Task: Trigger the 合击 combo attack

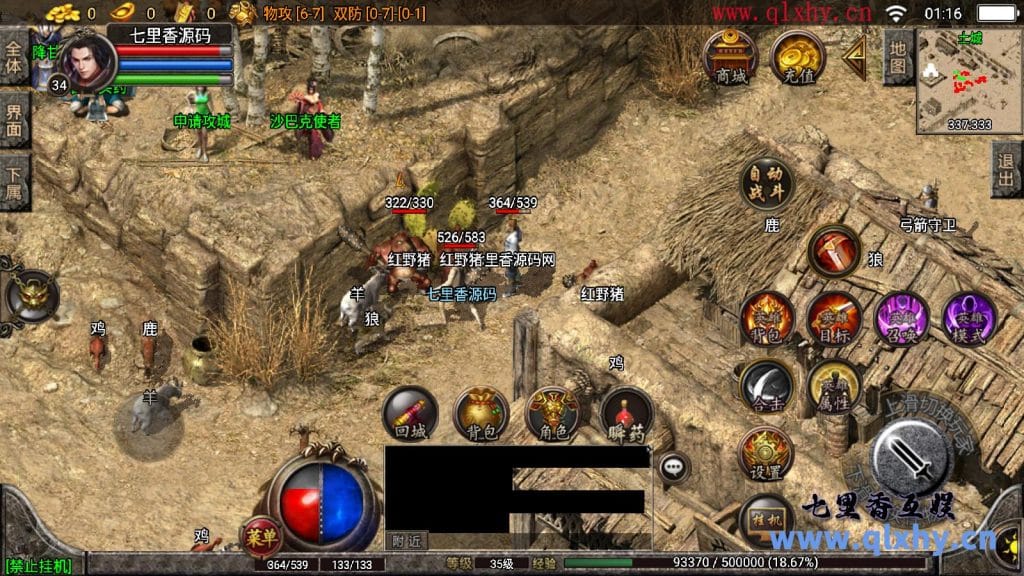Action: pyautogui.click(x=766, y=386)
